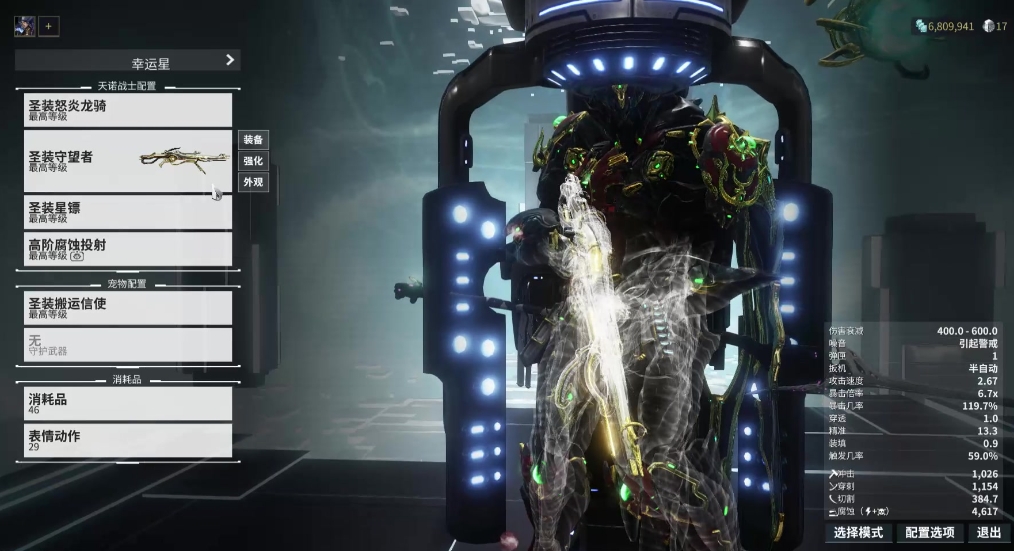Exit the arsenal with 退出
The width and height of the screenshot is (1014, 551).
tap(989, 533)
